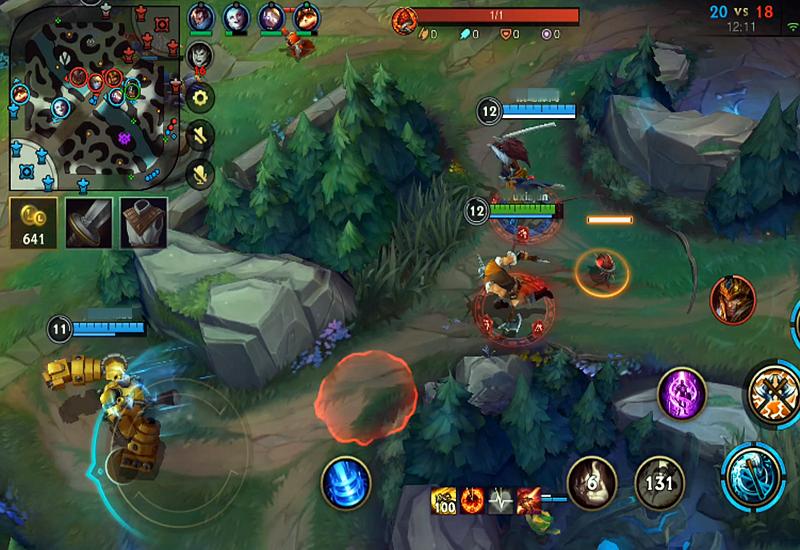800x550 pixels.
Task: Select the ability on 6-second cooldown
Action: point(592,482)
